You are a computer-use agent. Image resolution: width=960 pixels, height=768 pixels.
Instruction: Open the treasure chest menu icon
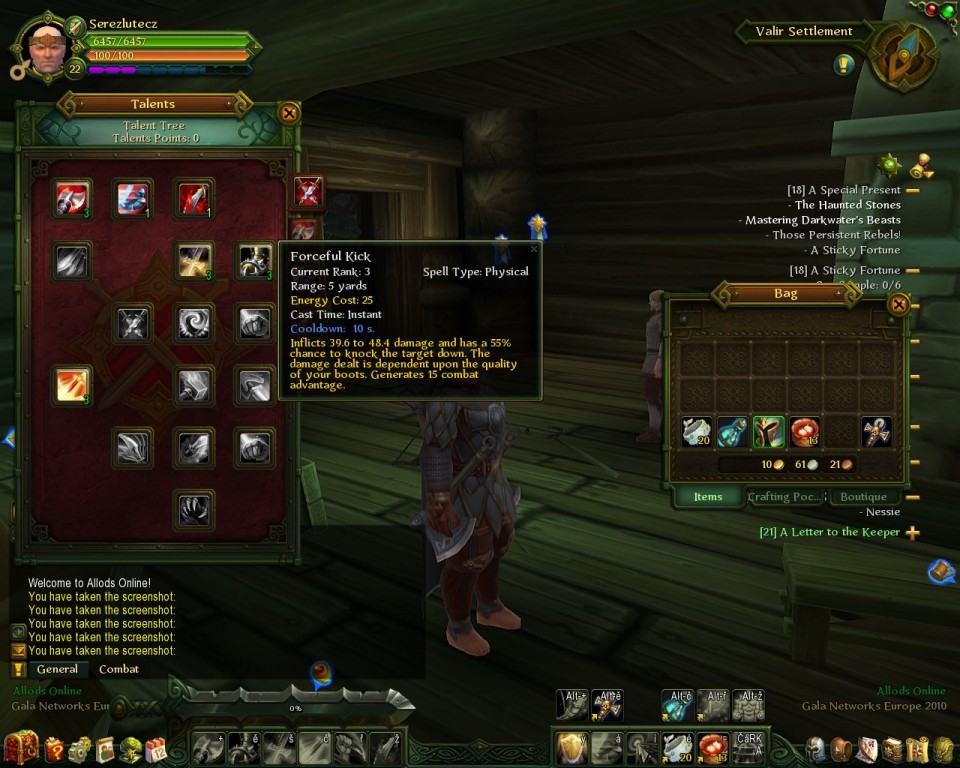(21, 748)
